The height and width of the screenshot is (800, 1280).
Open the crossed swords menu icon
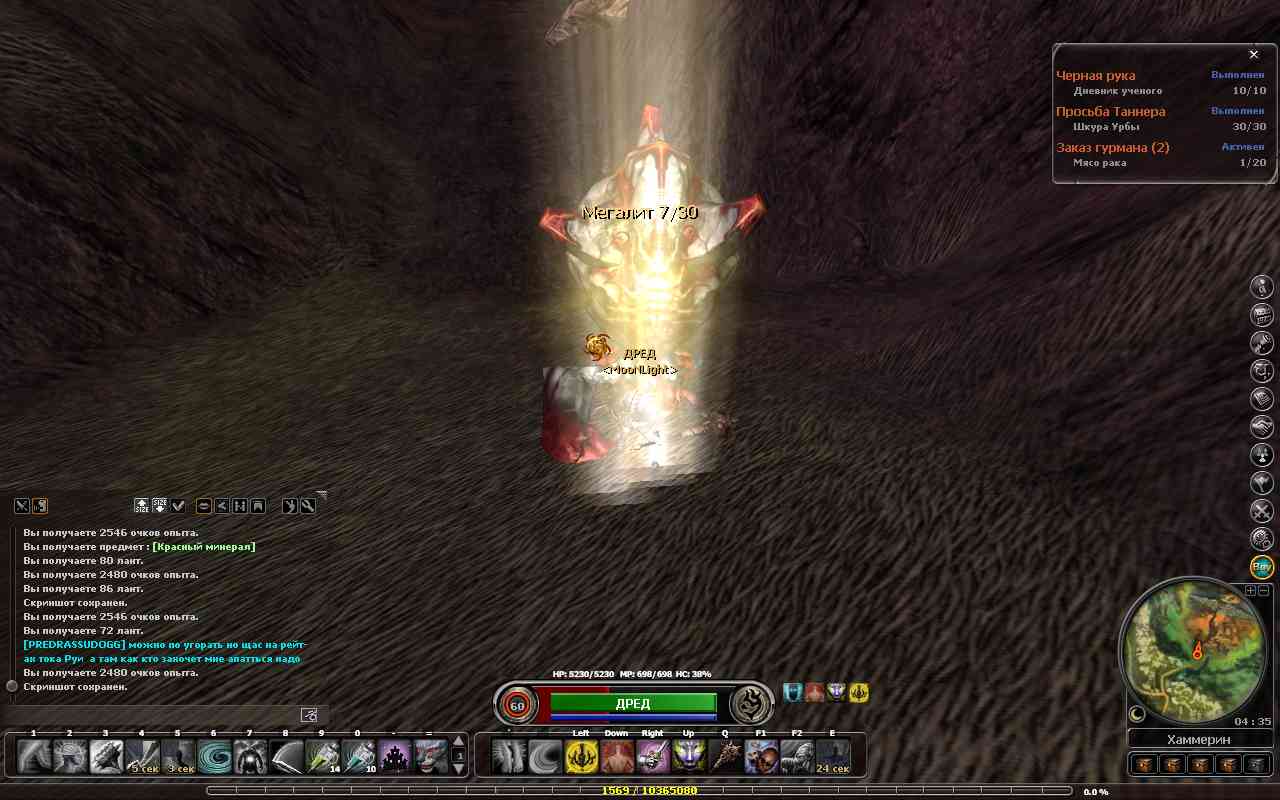[1262, 511]
